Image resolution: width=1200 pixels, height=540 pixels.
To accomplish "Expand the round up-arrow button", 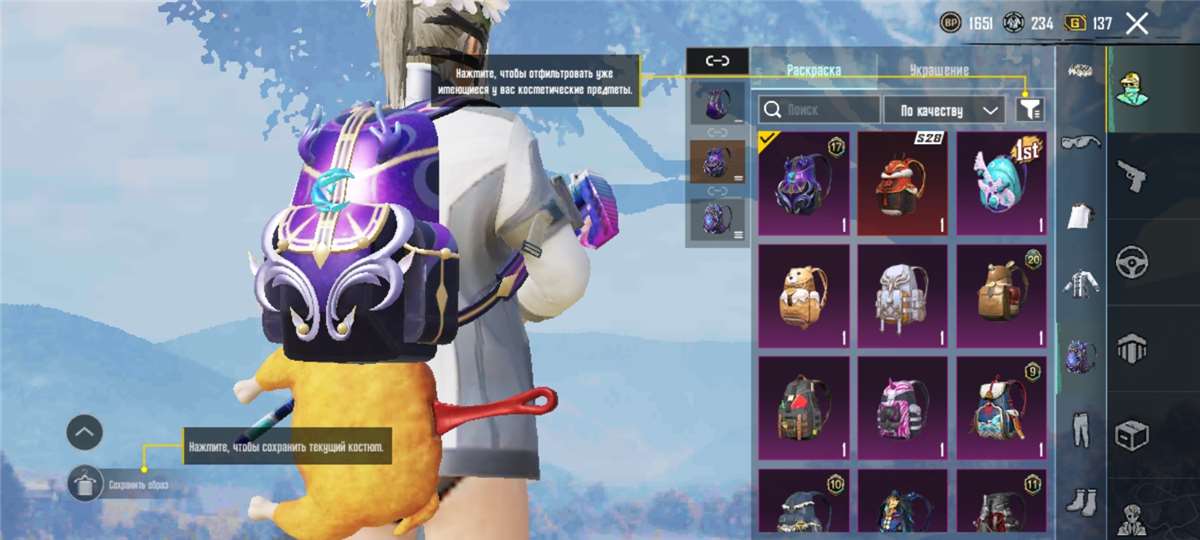I will pos(85,432).
